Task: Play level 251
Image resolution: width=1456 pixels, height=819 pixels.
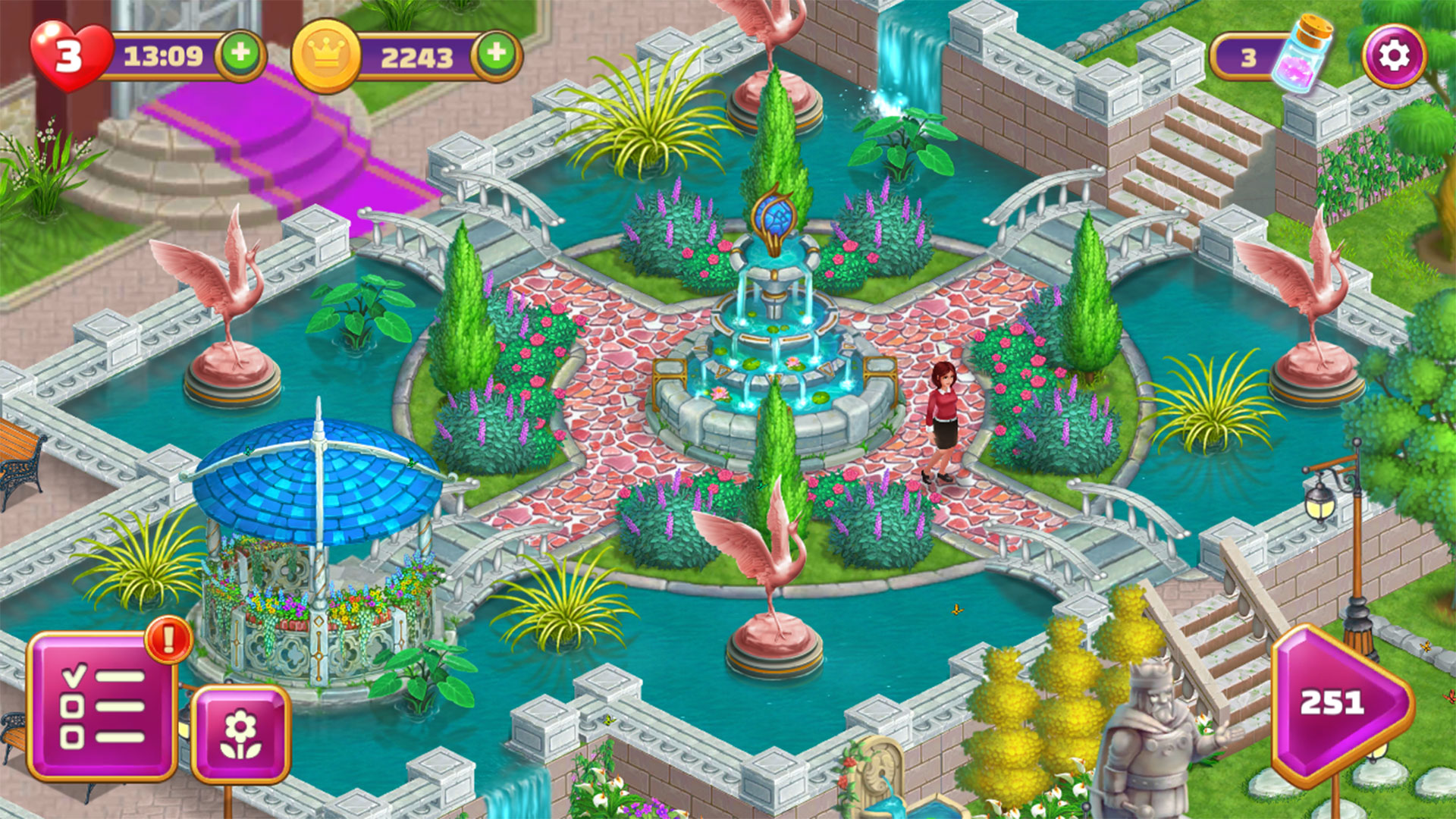Action: (x=1338, y=704)
